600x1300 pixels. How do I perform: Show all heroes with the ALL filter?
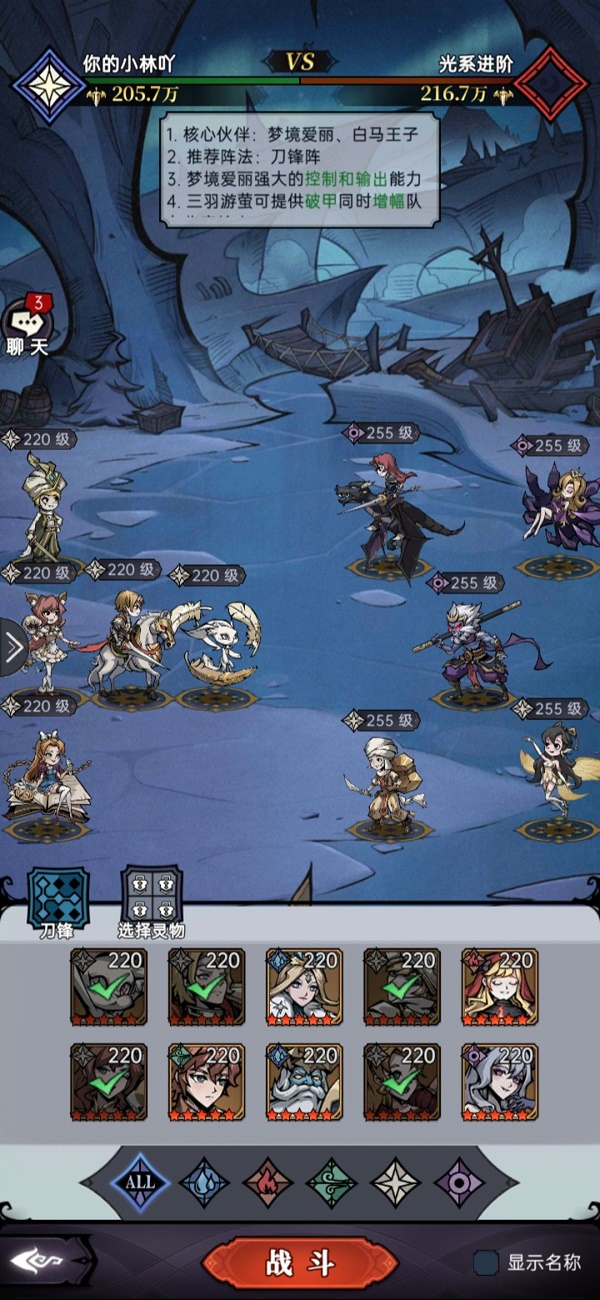(141, 1182)
